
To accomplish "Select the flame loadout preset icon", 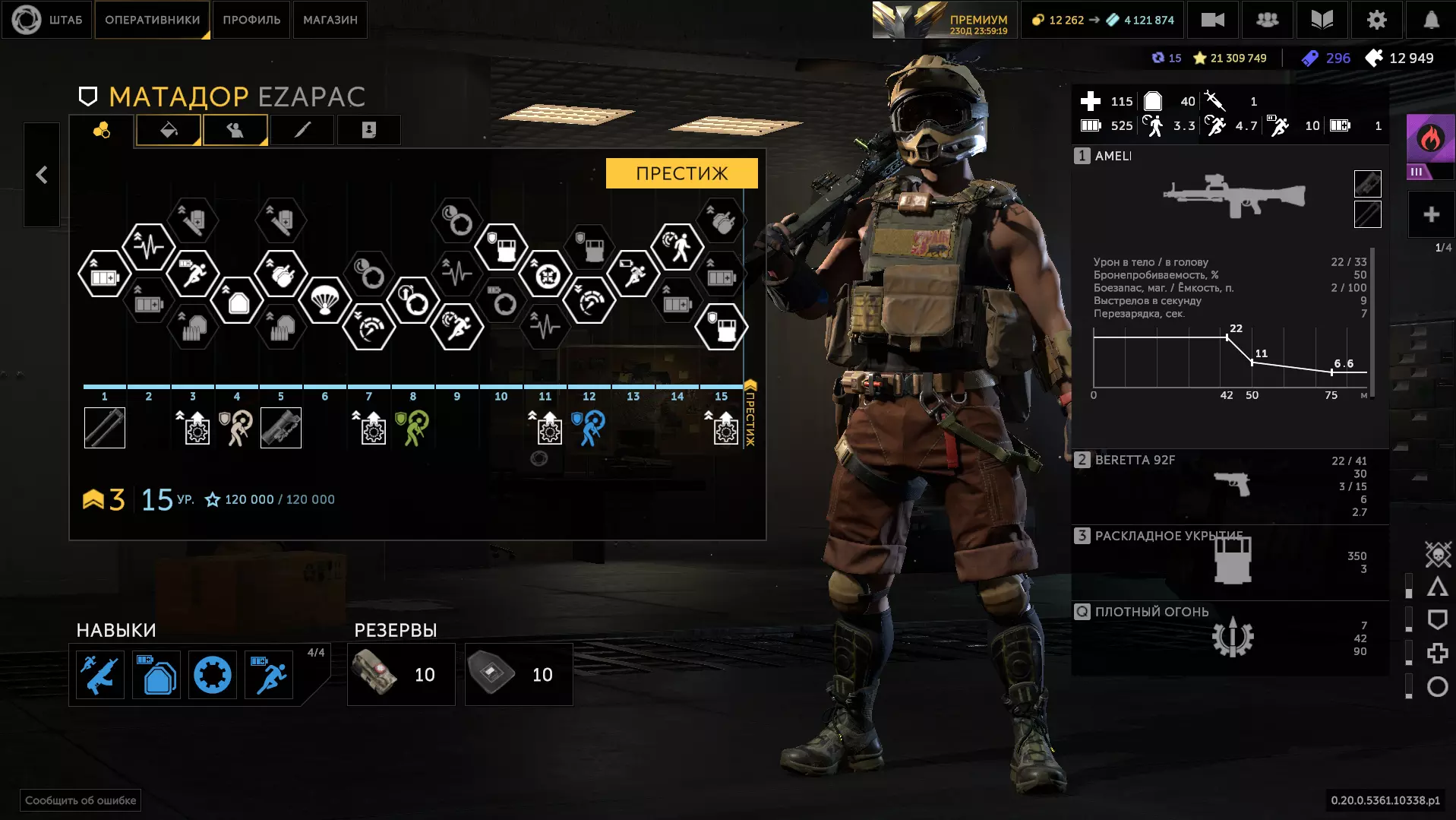I will coord(1430,139).
